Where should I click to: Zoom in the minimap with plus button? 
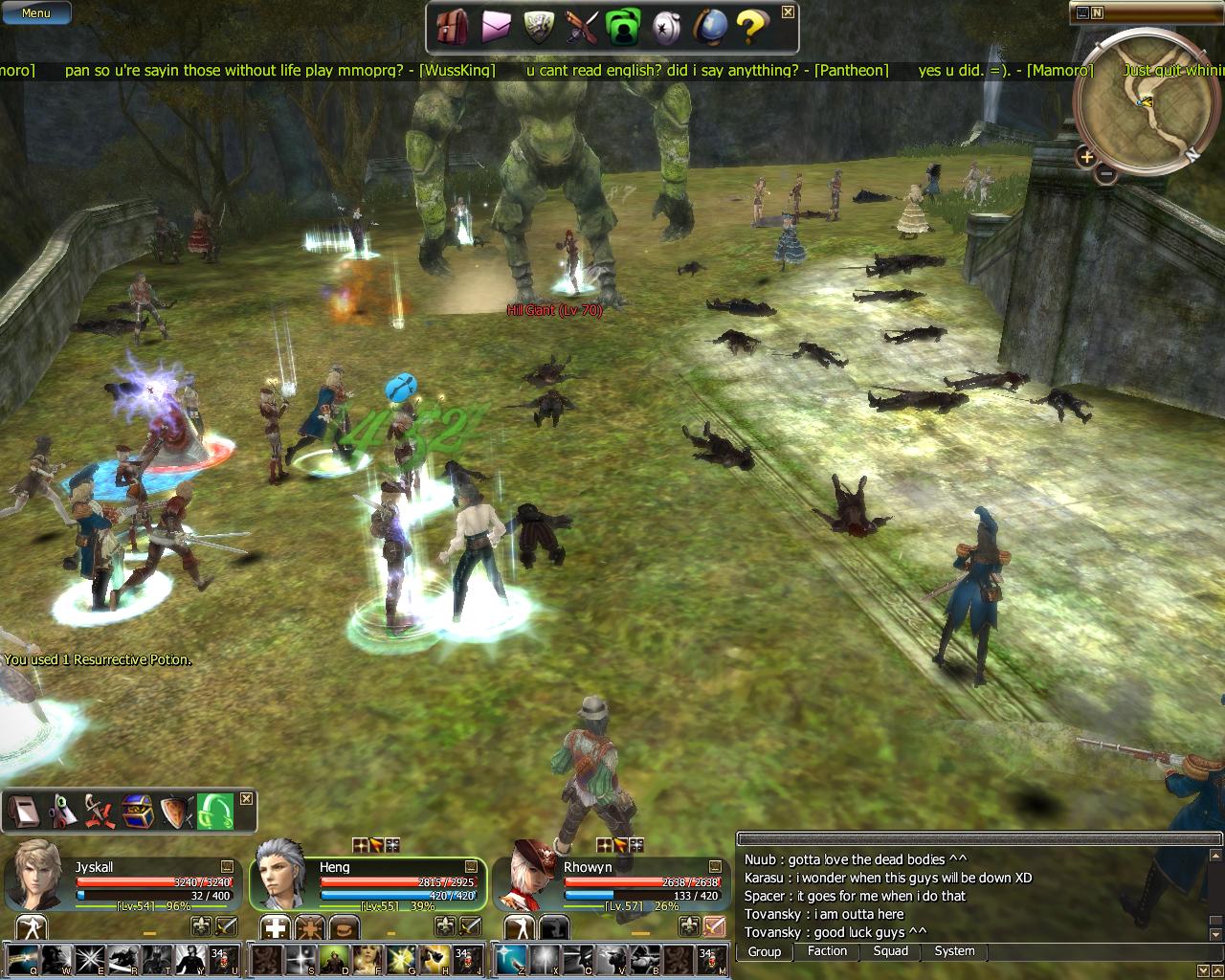(1086, 155)
